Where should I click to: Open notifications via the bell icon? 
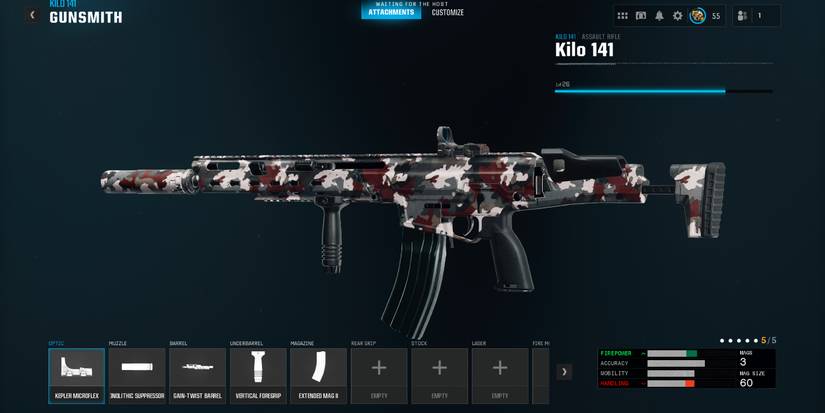[x=659, y=16]
